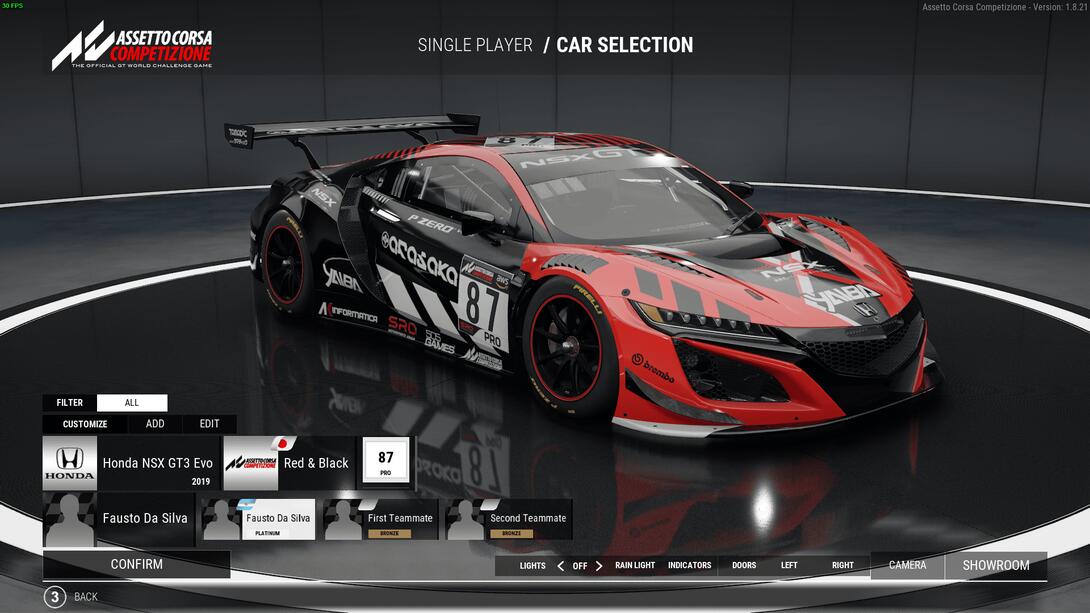Screen dimensions: 1090x613
Task: Pick the First Teammate driver slot
Action: (x=380, y=520)
